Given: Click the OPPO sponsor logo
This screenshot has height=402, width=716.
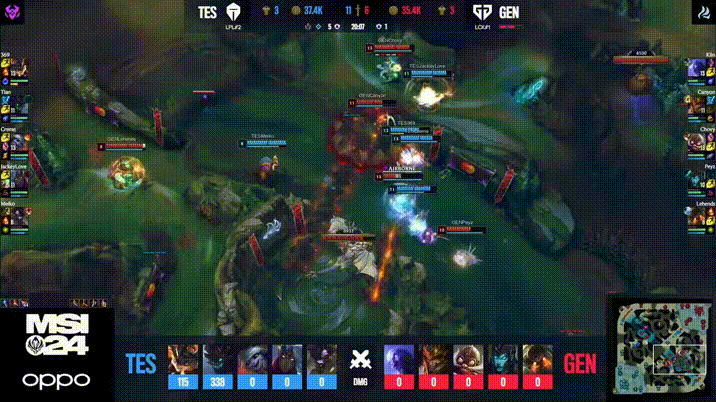Looking at the screenshot, I should pos(56,380).
